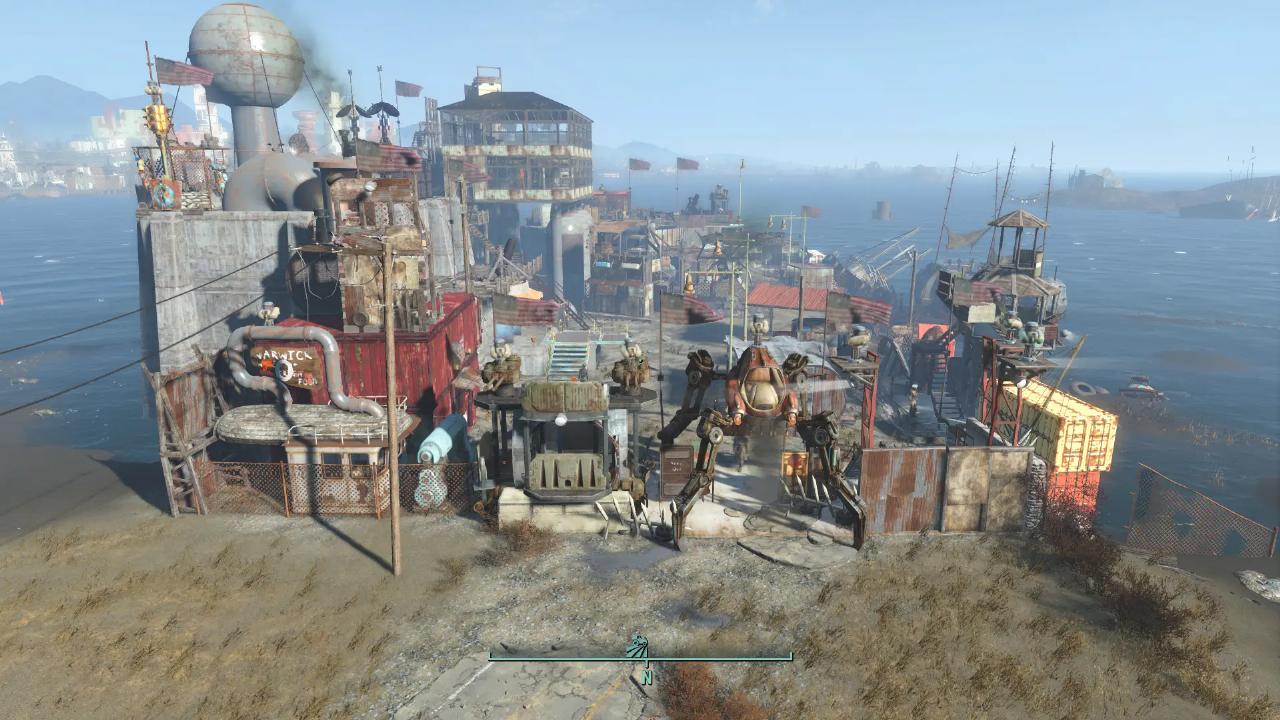
Task: Select the North indicator on the compass bar
Action: tap(647, 677)
